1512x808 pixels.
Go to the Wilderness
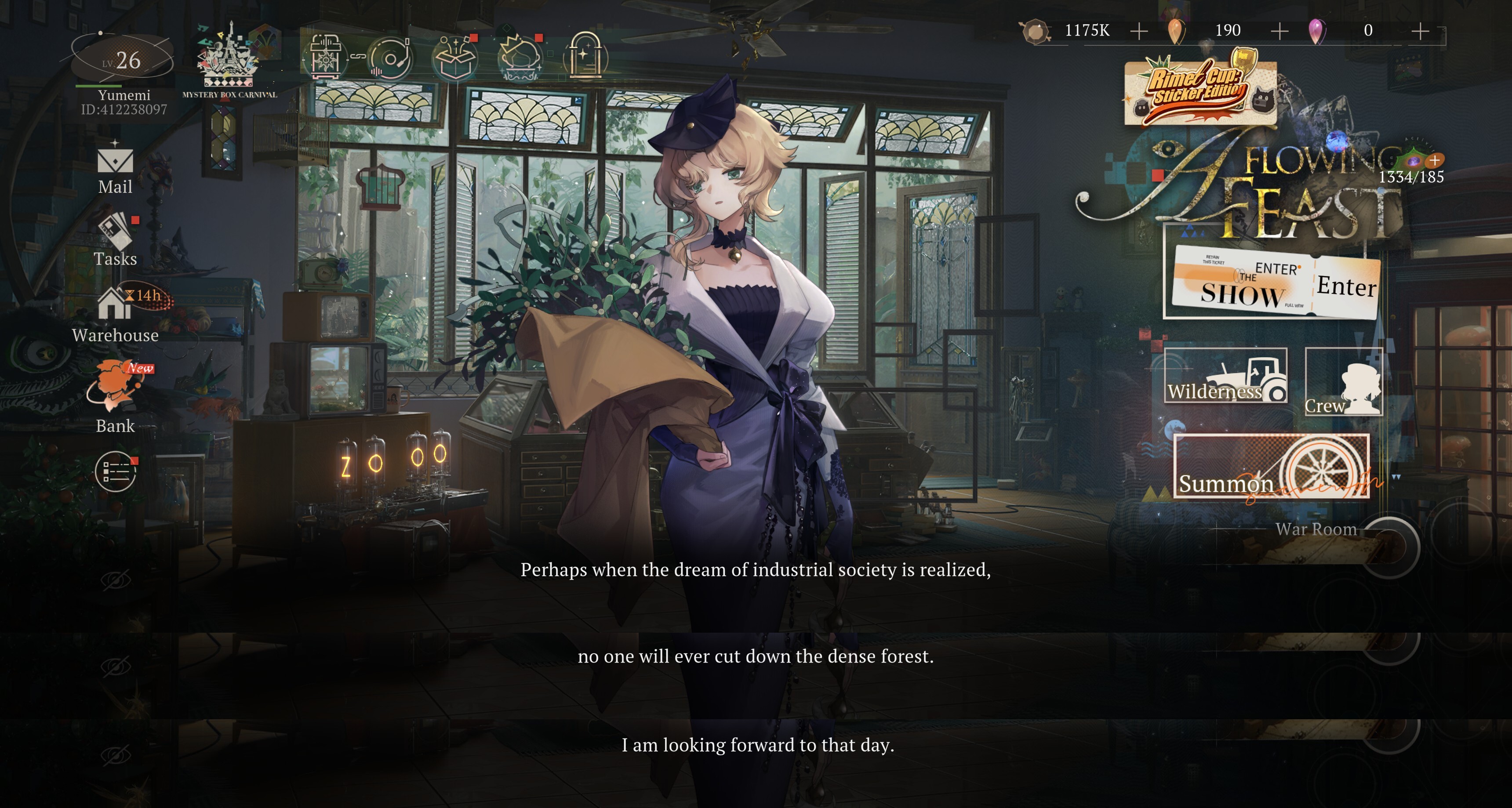tap(1225, 376)
